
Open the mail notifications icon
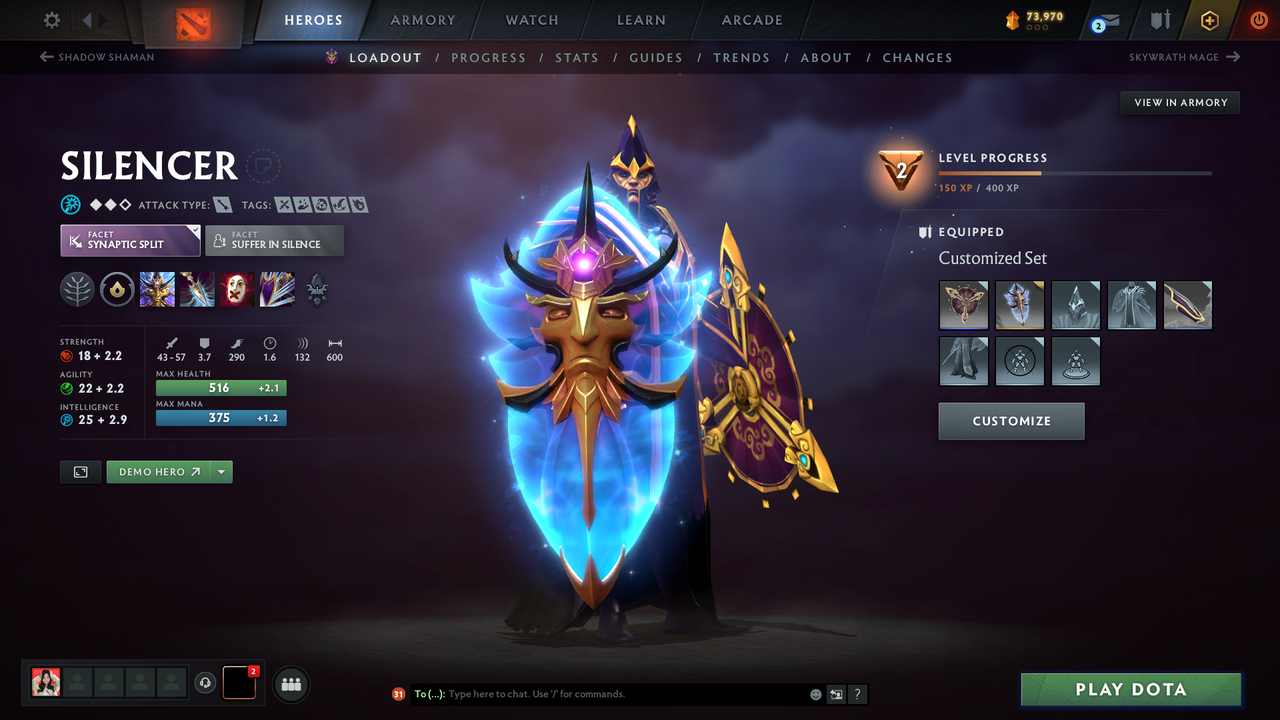pos(1105,19)
